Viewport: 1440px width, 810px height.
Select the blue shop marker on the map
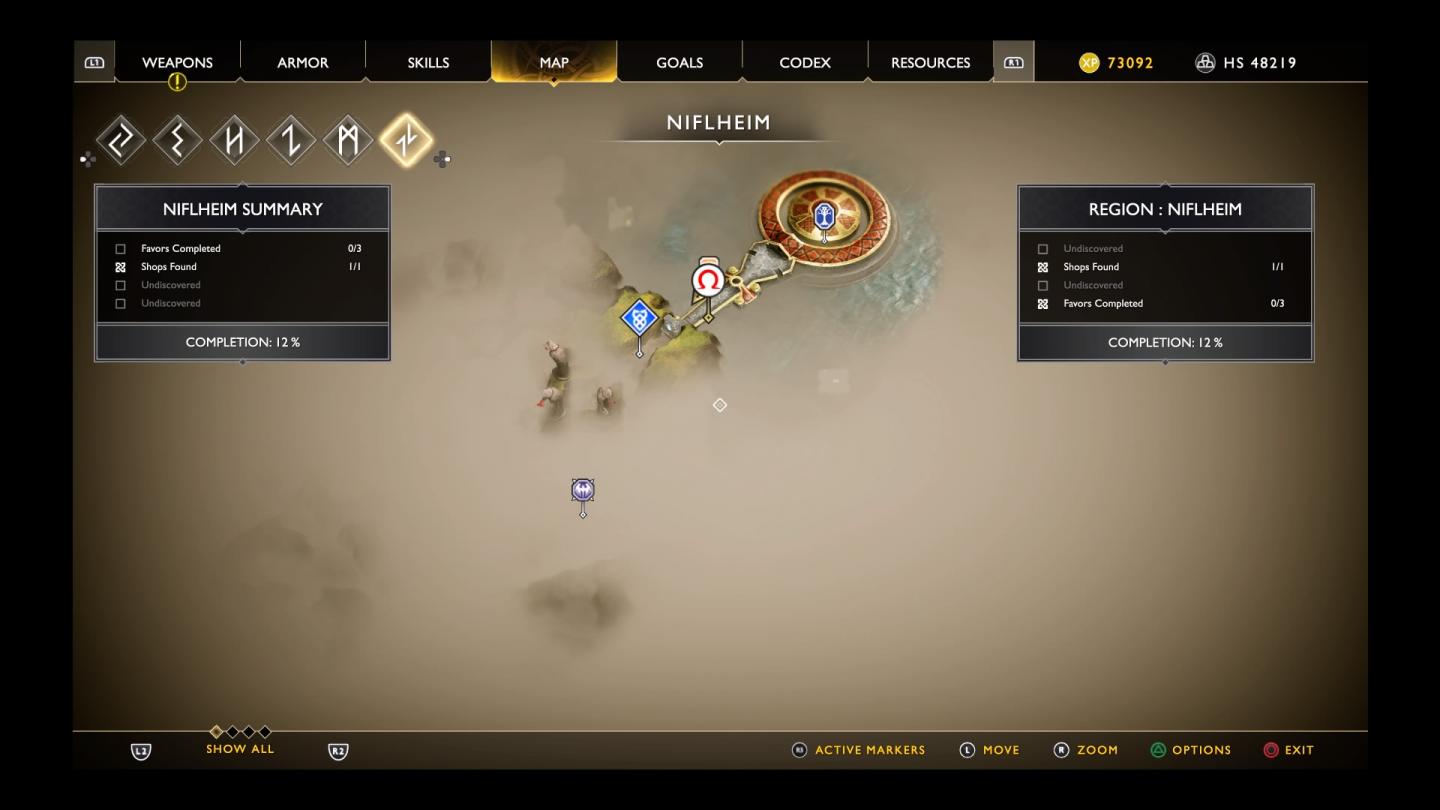(638, 319)
